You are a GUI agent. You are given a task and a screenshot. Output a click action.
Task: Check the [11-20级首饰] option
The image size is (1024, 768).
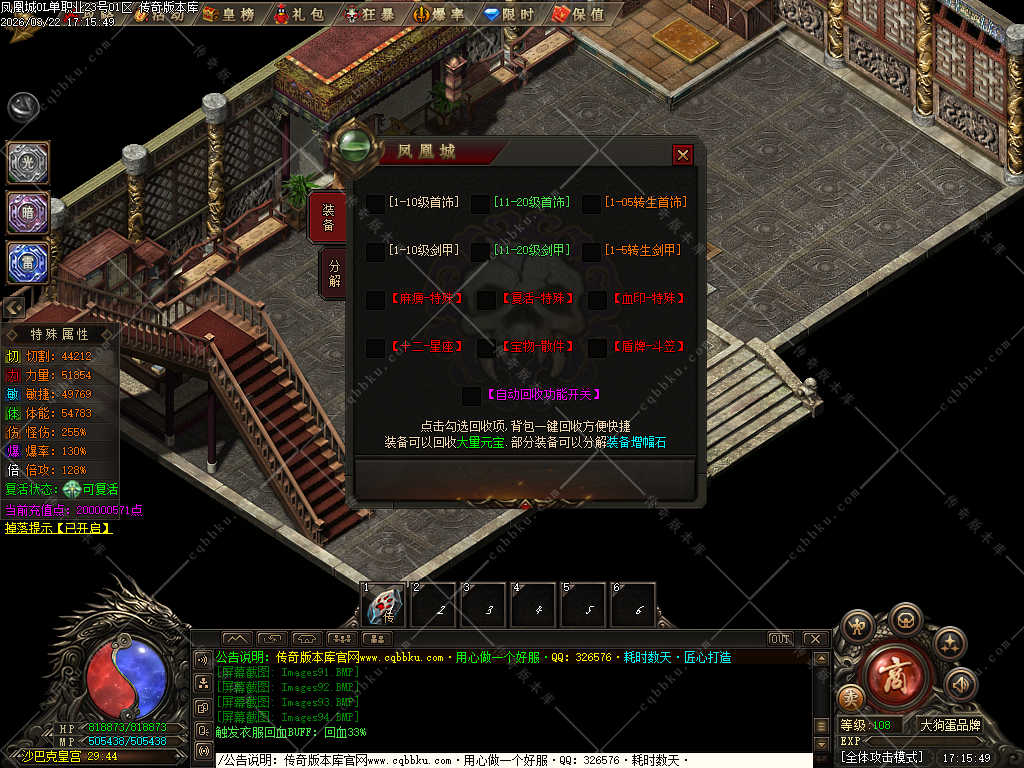coord(480,203)
